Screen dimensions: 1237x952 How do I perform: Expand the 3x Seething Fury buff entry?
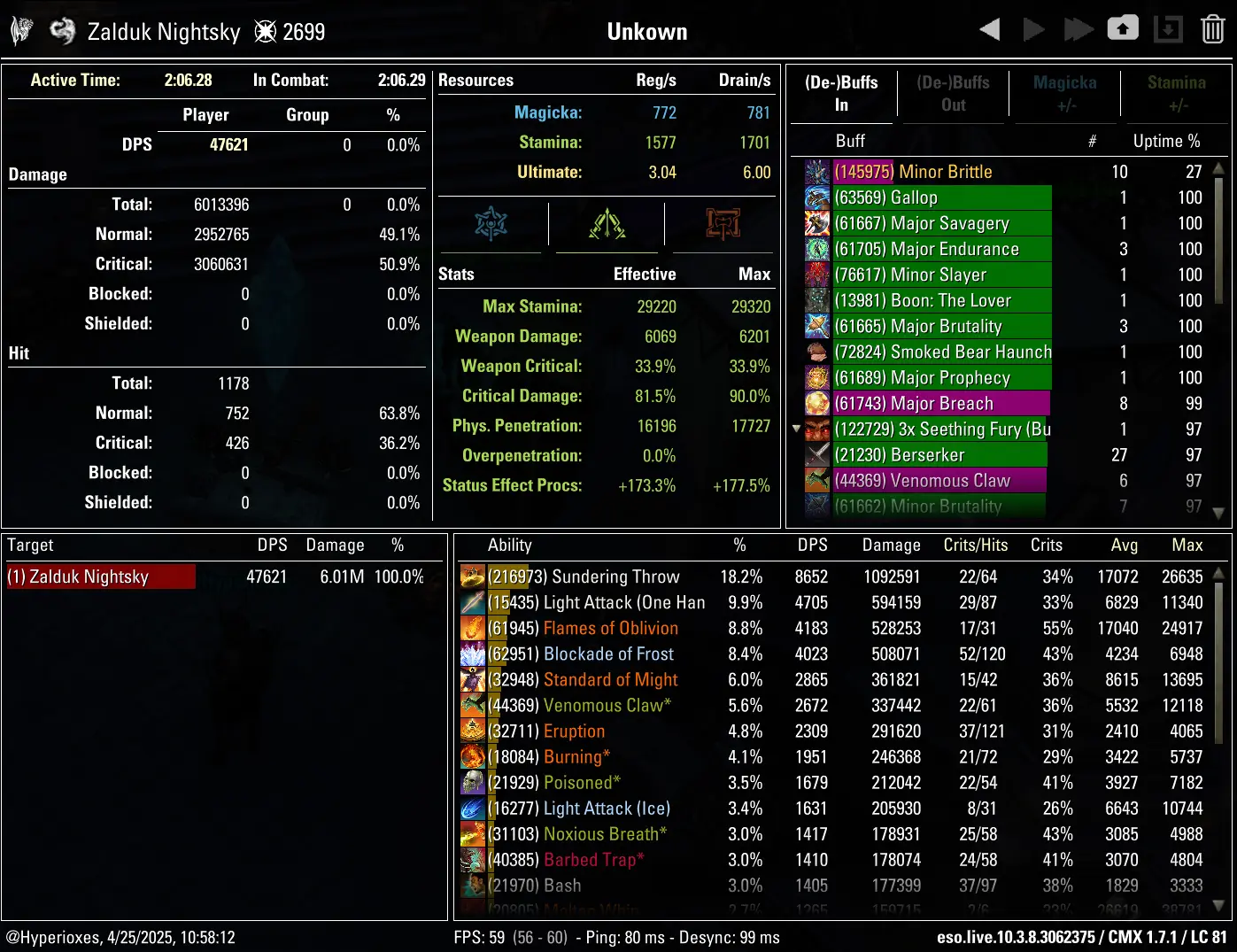[x=796, y=430]
